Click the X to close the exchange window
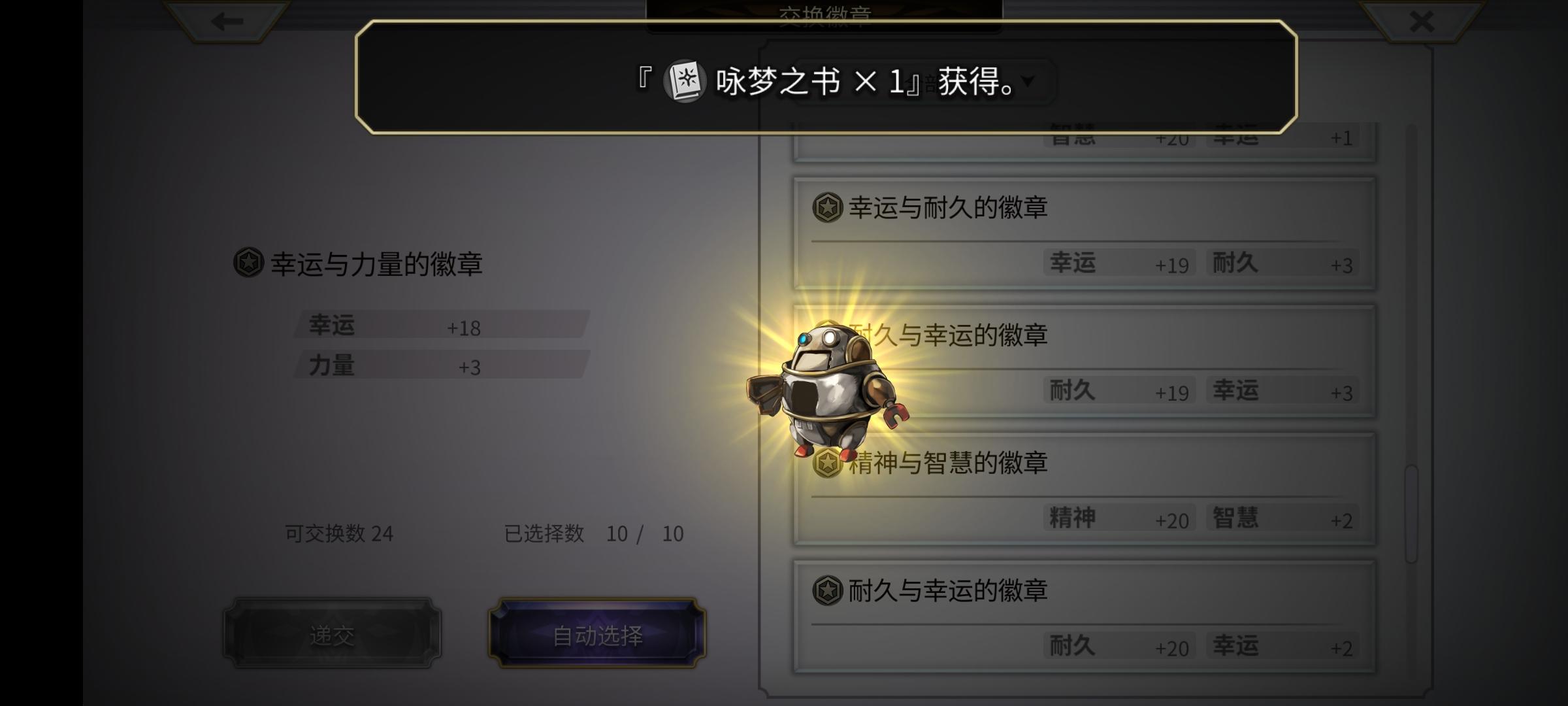 coord(1420,22)
